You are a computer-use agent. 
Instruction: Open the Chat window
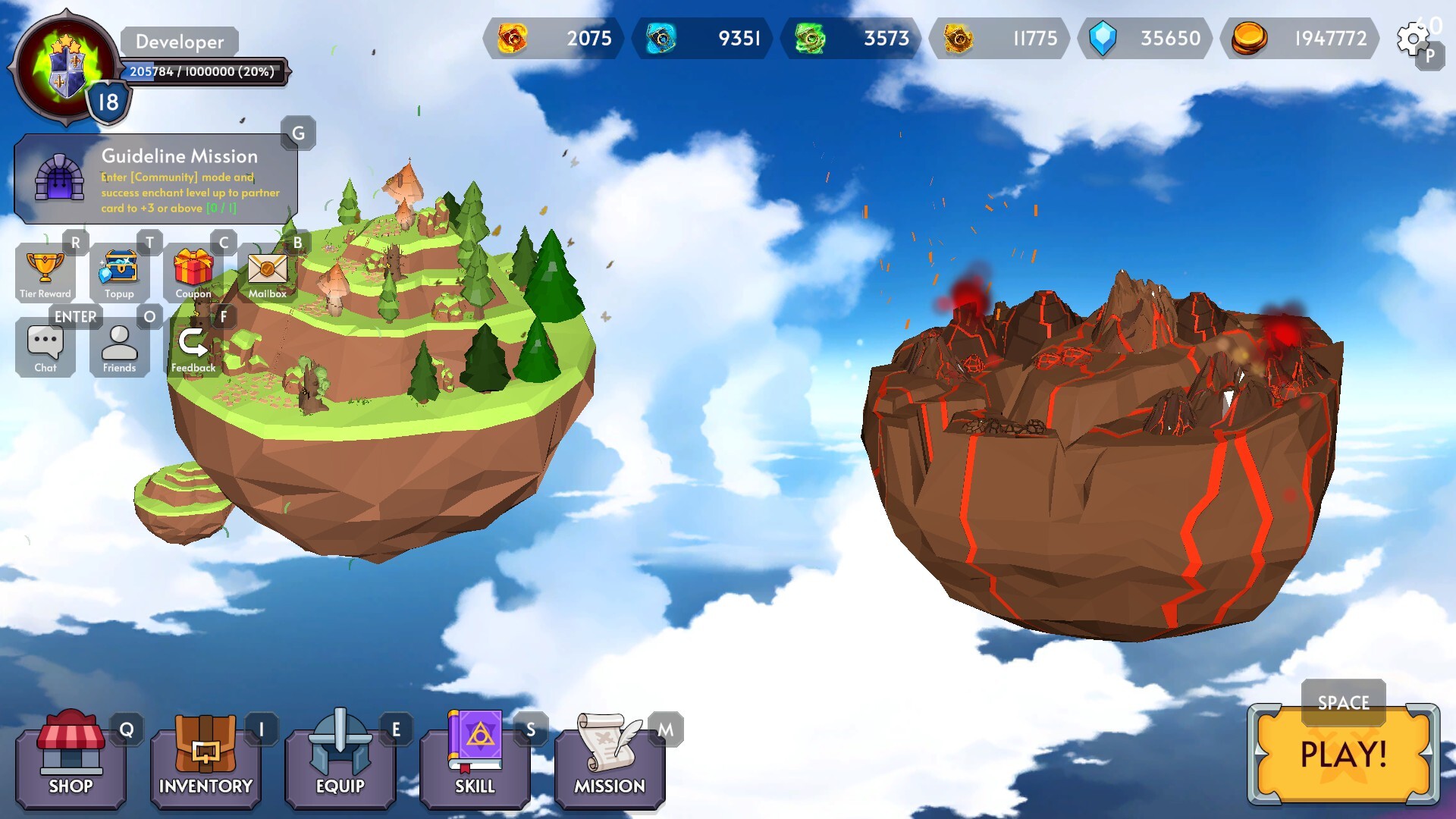point(45,345)
